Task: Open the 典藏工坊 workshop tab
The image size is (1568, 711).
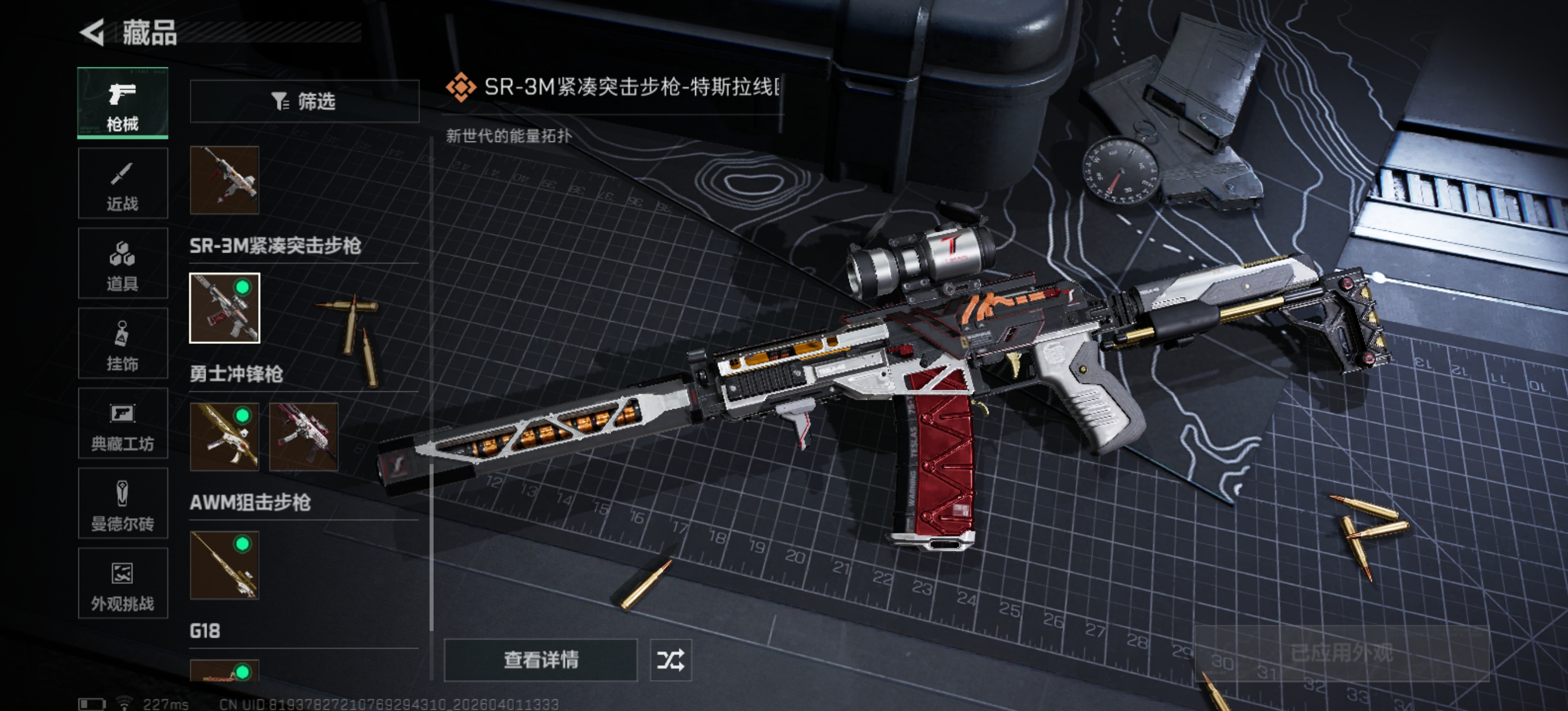Action: pyautogui.click(x=123, y=423)
